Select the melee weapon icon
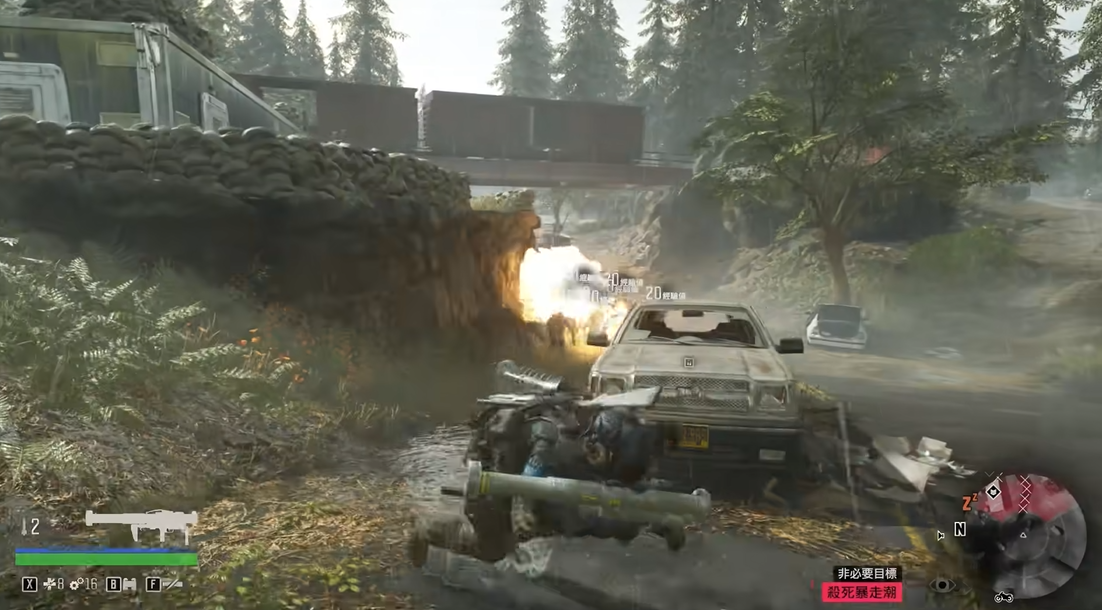1102x610 pixels. pos(172,584)
